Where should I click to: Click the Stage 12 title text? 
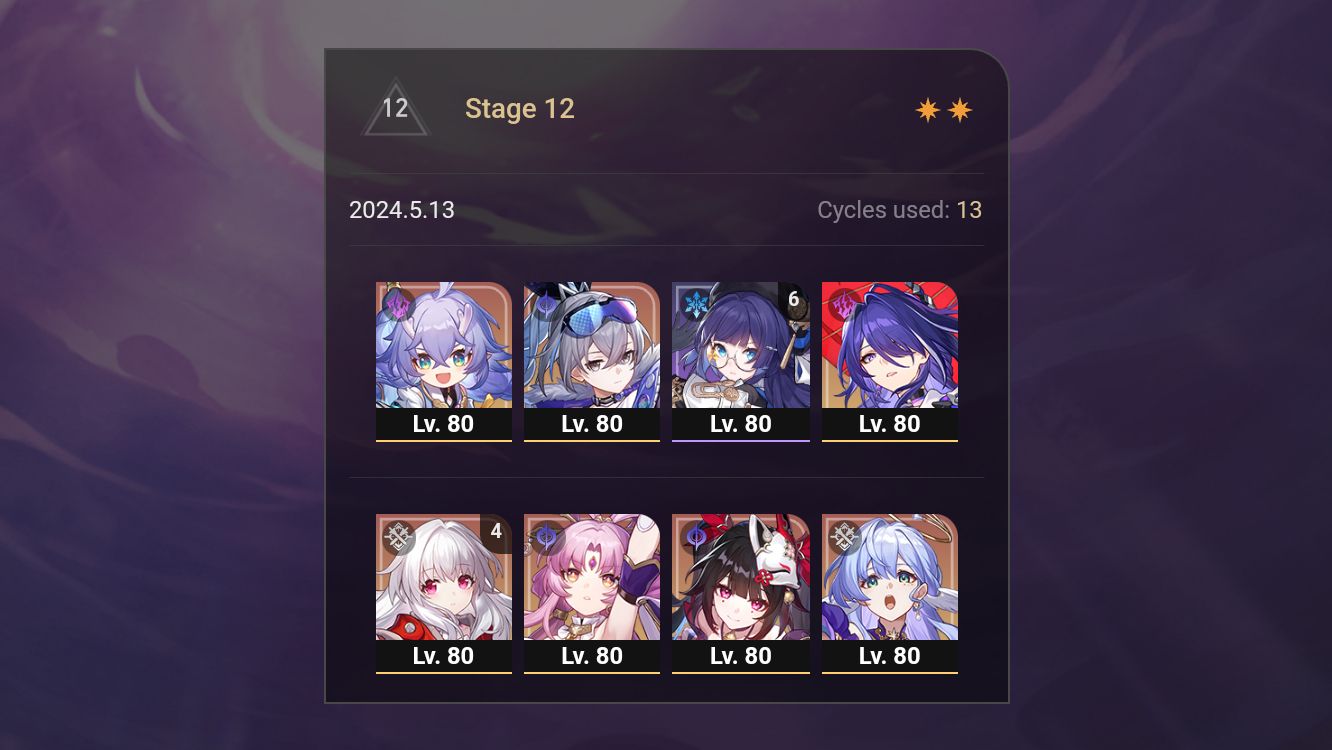click(520, 109)
